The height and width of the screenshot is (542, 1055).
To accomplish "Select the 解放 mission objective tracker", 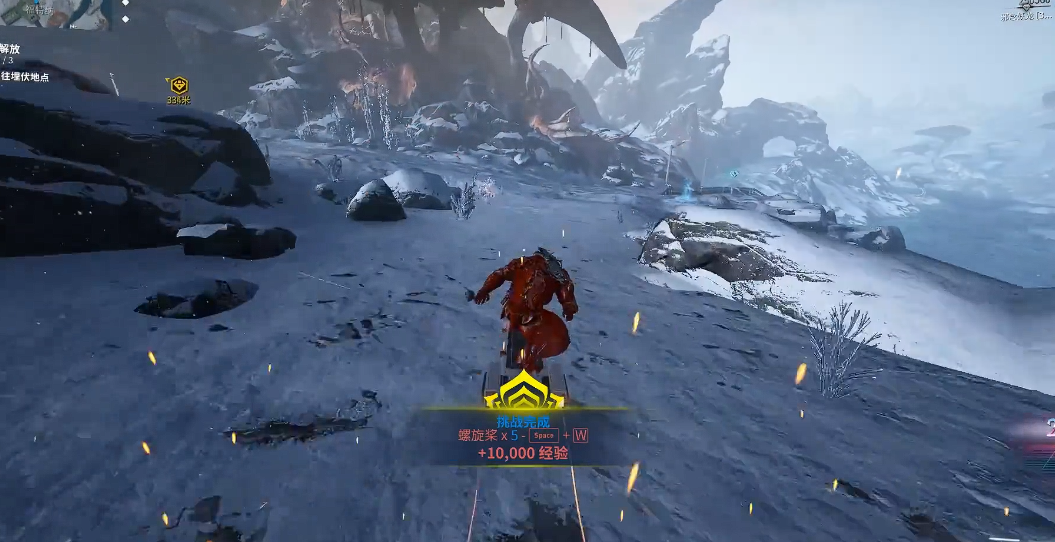I will [11, 49].
